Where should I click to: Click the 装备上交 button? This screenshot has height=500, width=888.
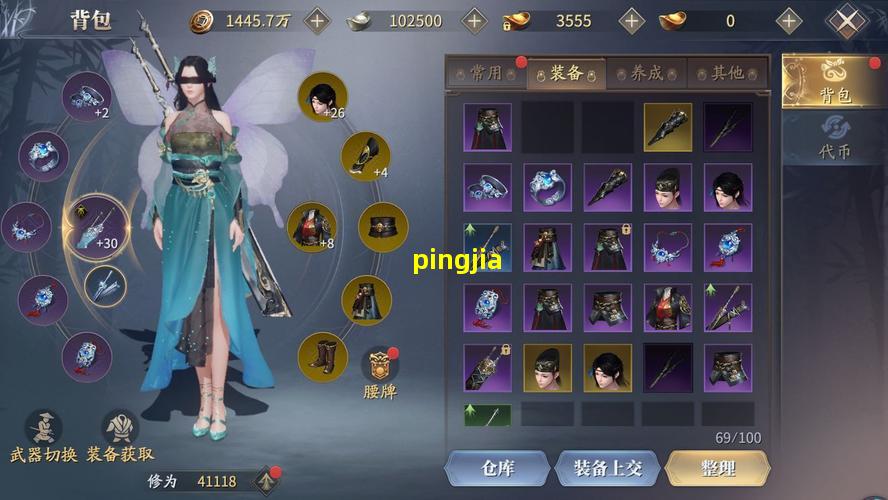[607, 468]
